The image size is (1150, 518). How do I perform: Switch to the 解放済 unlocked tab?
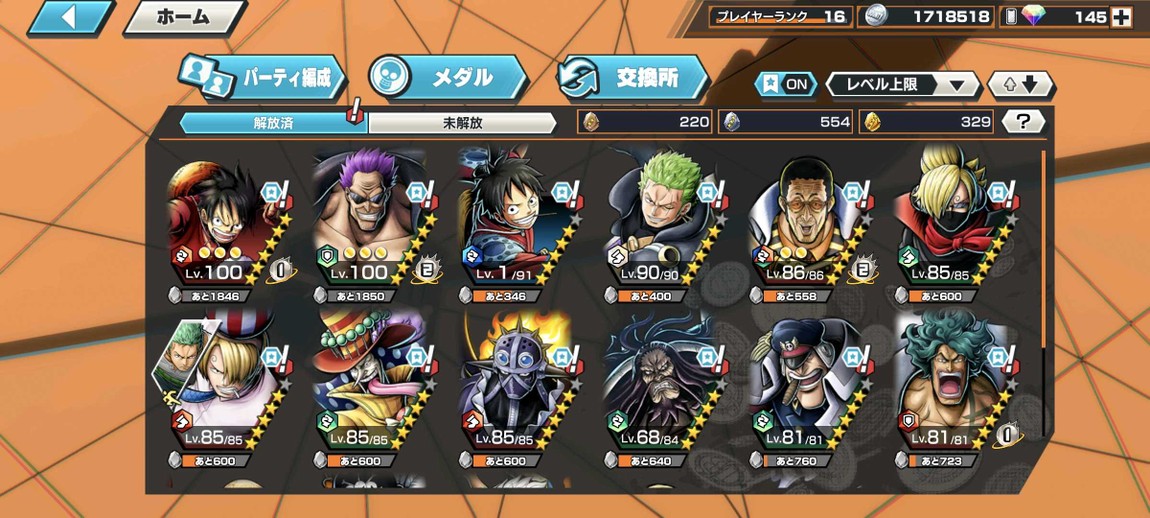click(273, 123)
